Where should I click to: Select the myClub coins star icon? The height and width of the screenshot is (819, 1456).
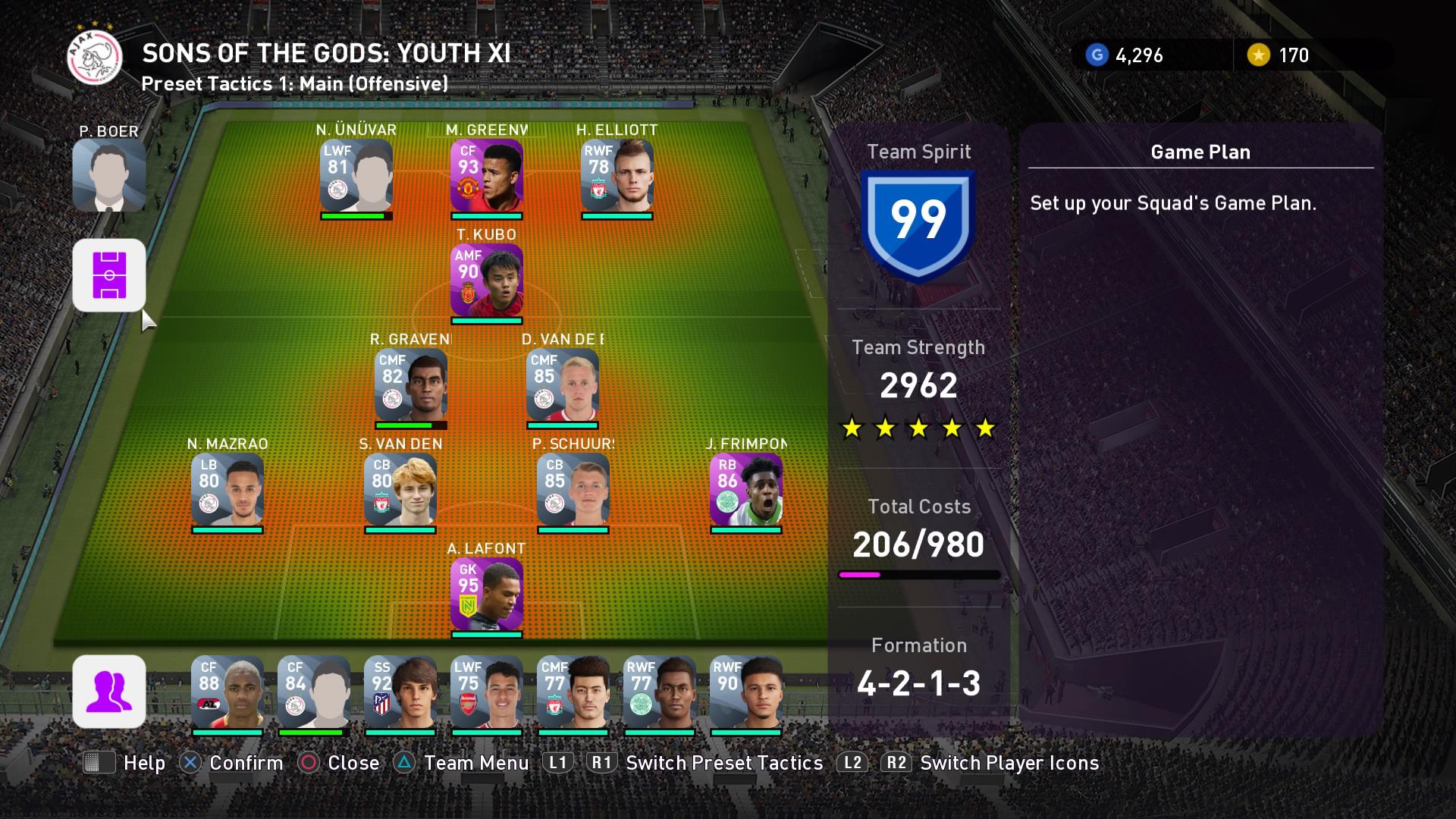1259,55
